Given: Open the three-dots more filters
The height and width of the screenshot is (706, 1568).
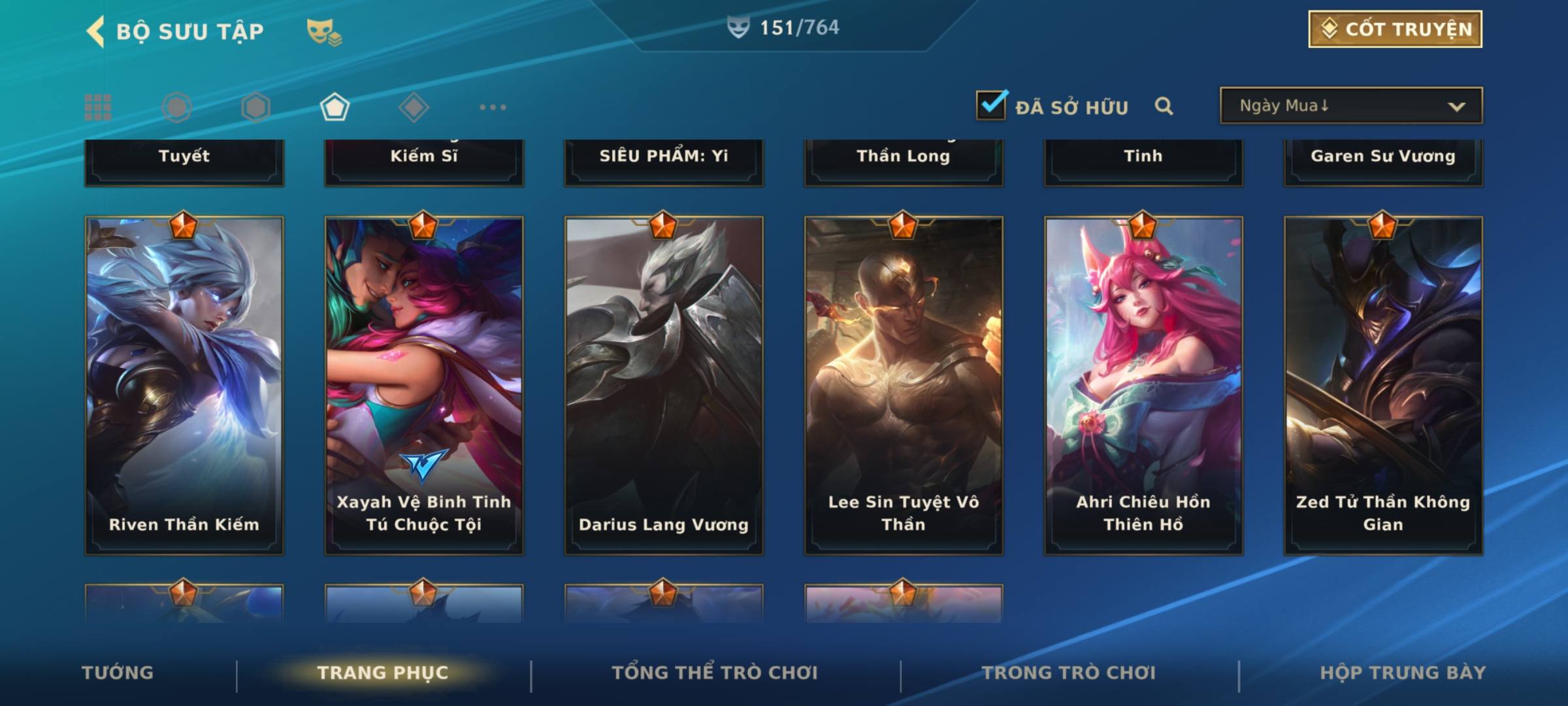Looking at the screenshot, I should (x=493, y=107).
